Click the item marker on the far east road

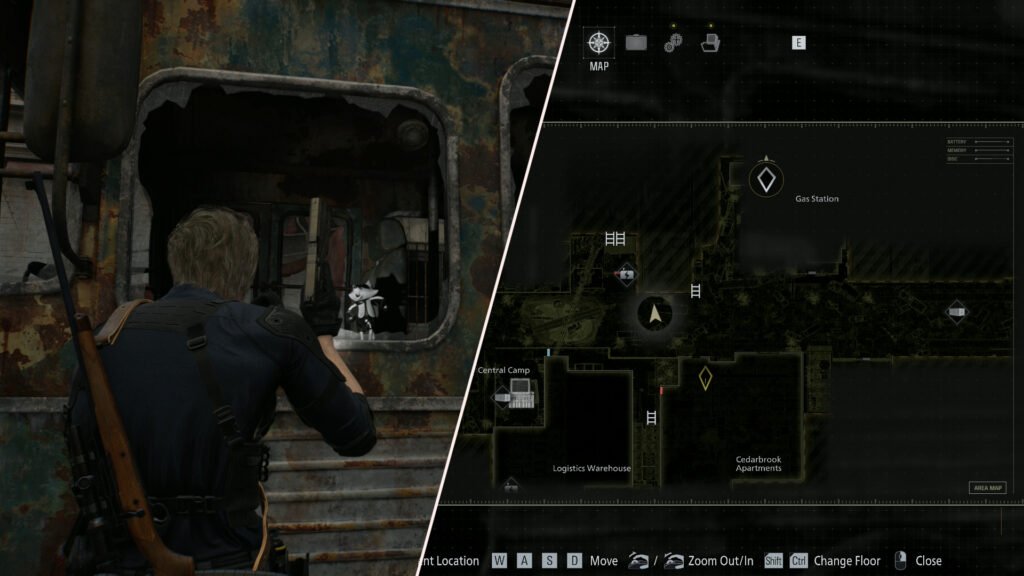pyautogui.click(x=957, y=312)
